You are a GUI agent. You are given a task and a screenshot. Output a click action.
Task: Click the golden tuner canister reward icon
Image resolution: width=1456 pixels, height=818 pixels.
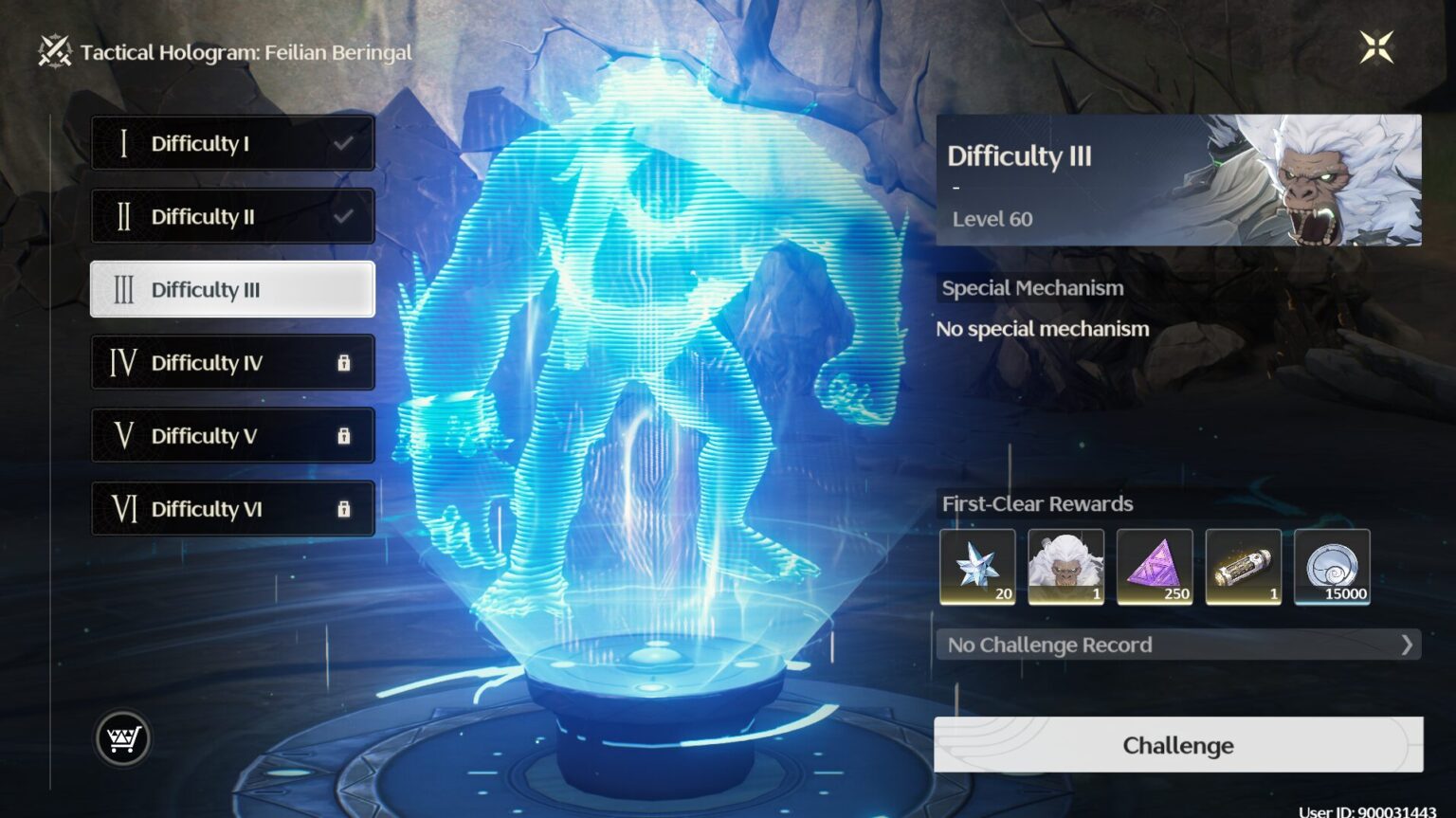(1244, 566)
